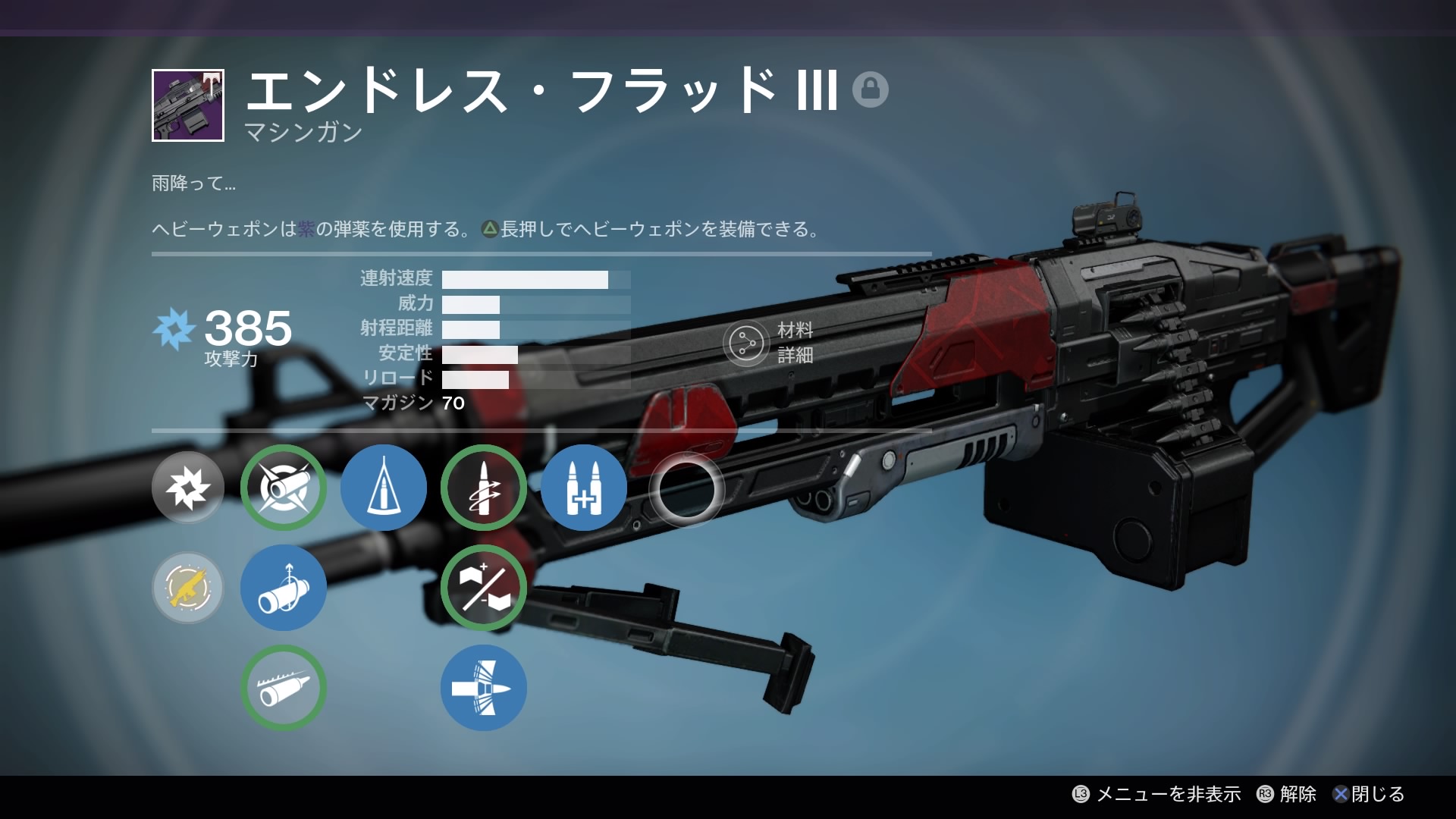
Task: Select the flags with slash perk node
Action: coord(484,588)
